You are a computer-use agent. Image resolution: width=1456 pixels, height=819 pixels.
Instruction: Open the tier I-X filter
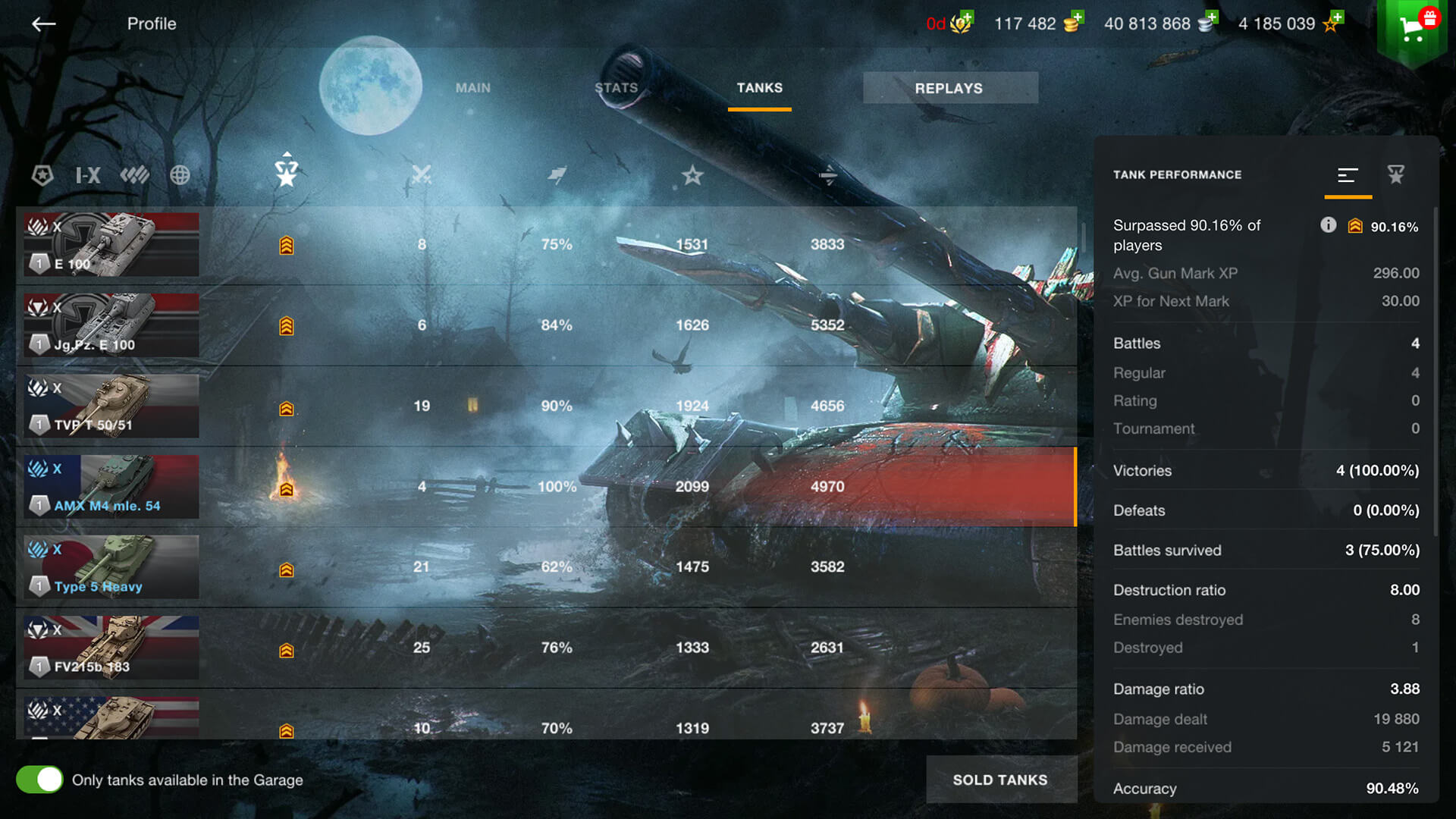click(x=88, y=175)
